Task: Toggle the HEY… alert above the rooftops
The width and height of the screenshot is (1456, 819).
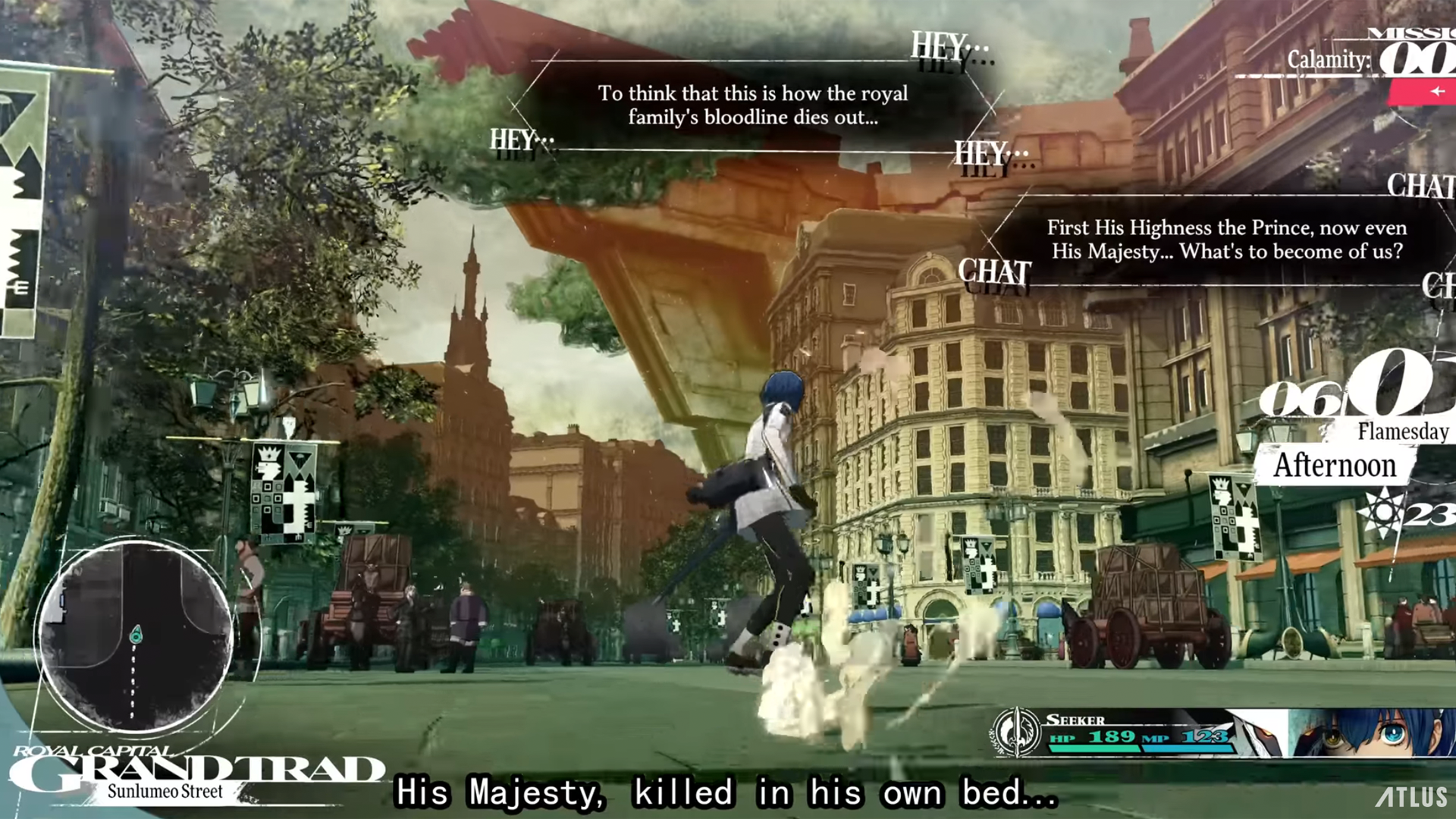Action: click(x=940, y=46)
